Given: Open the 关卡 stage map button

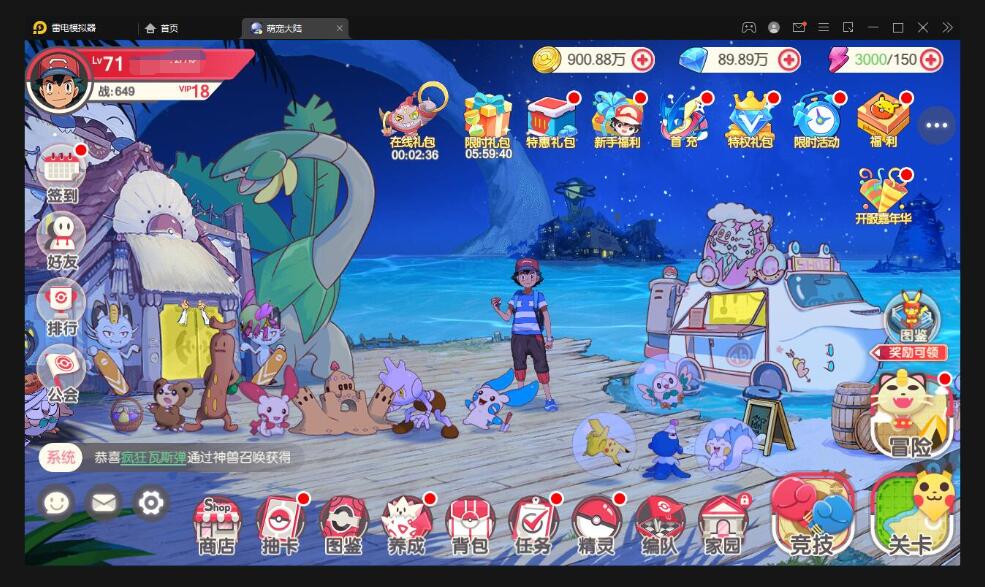Looking at the screenshot, I should (910, 517).
